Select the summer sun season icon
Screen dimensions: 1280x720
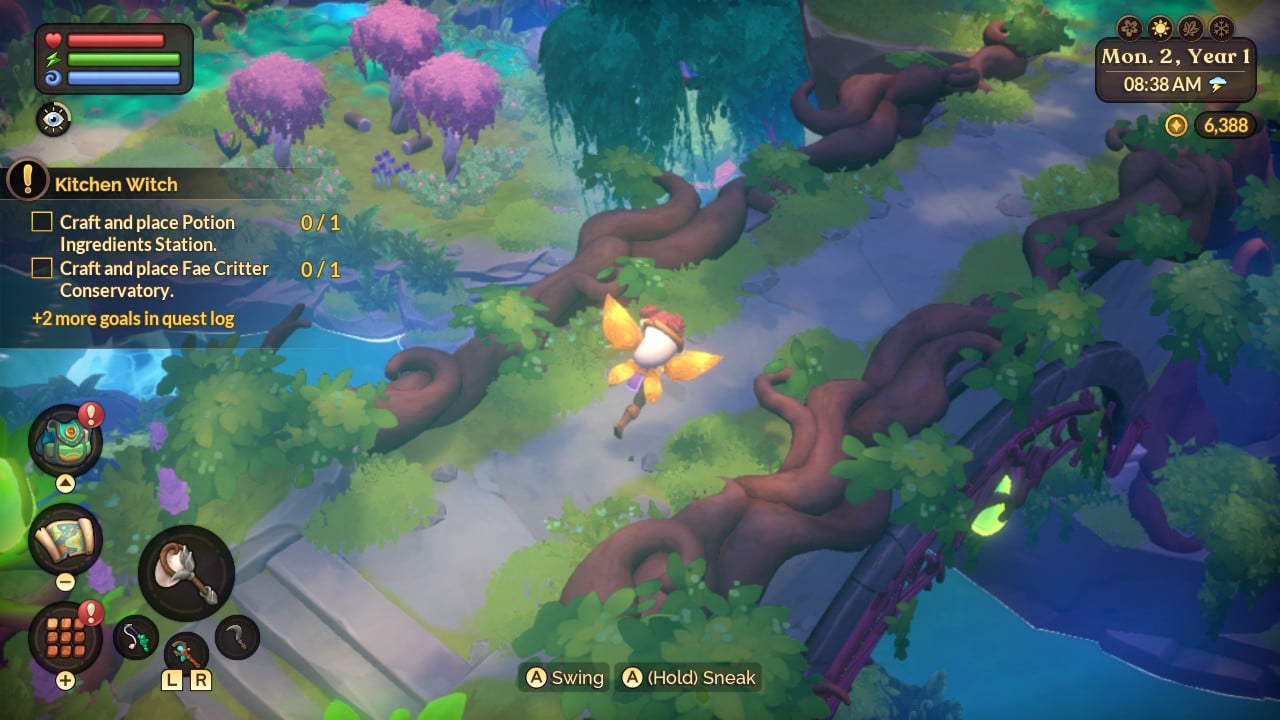pos(1160,29)
